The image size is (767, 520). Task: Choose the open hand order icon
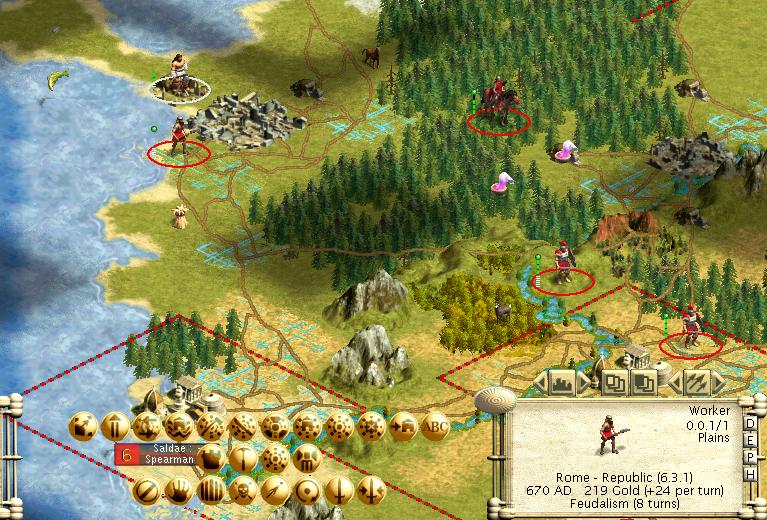point(178,491)
